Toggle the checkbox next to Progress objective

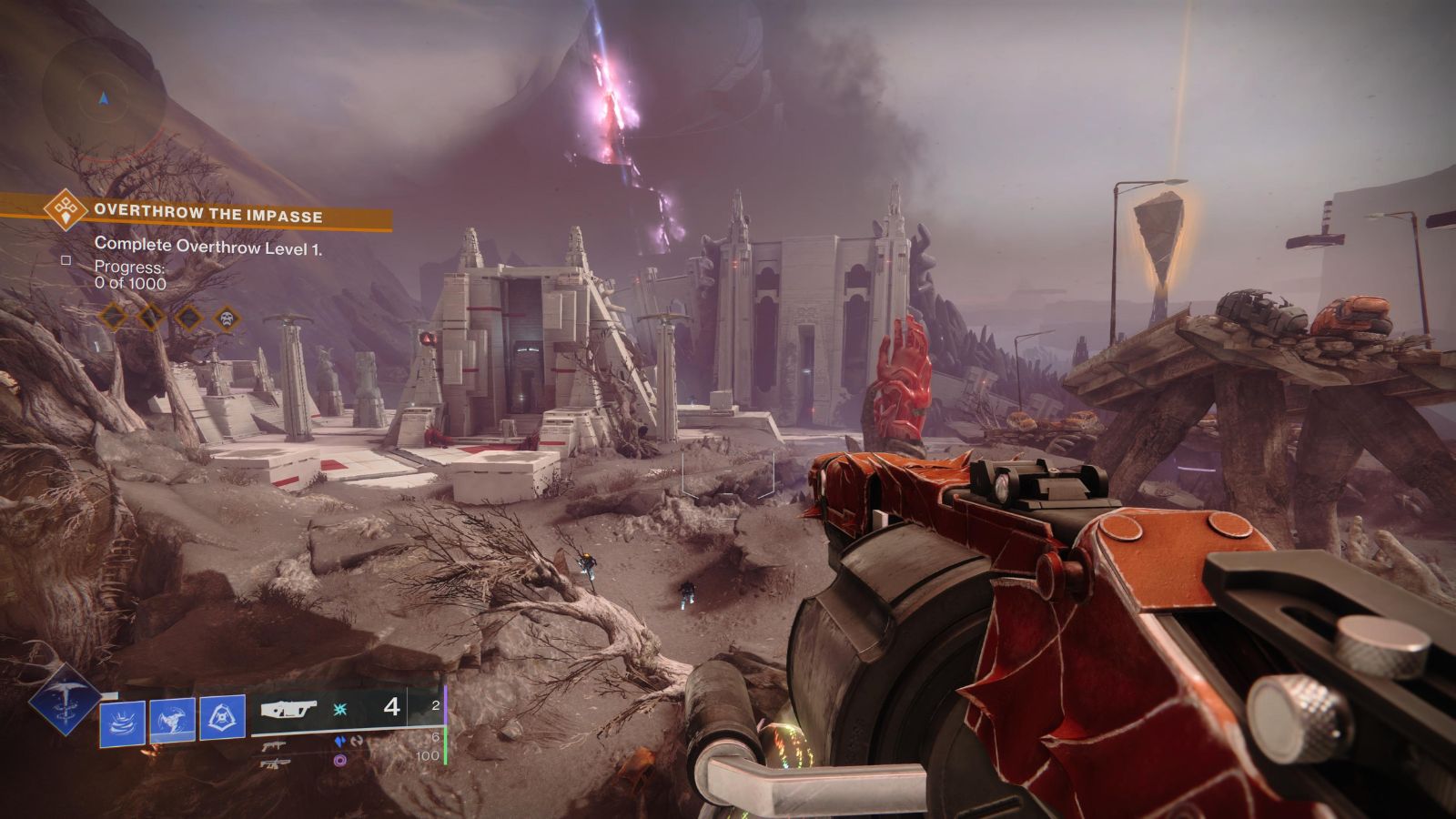coord(66,261)
